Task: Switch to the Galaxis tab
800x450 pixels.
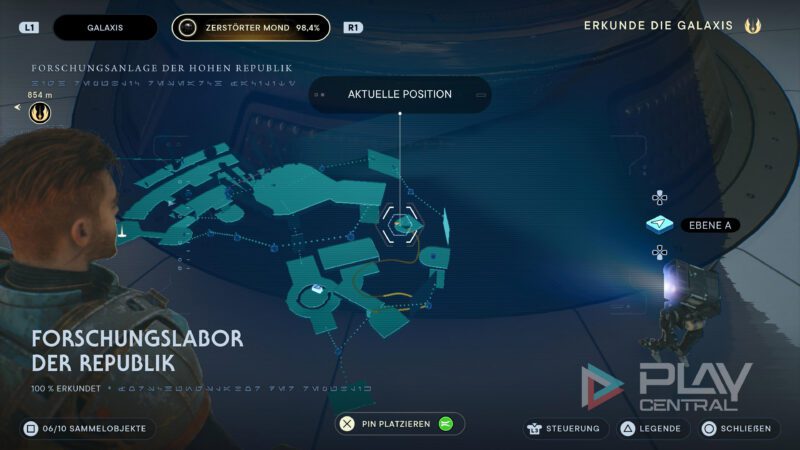Action: tap(105, 27)
